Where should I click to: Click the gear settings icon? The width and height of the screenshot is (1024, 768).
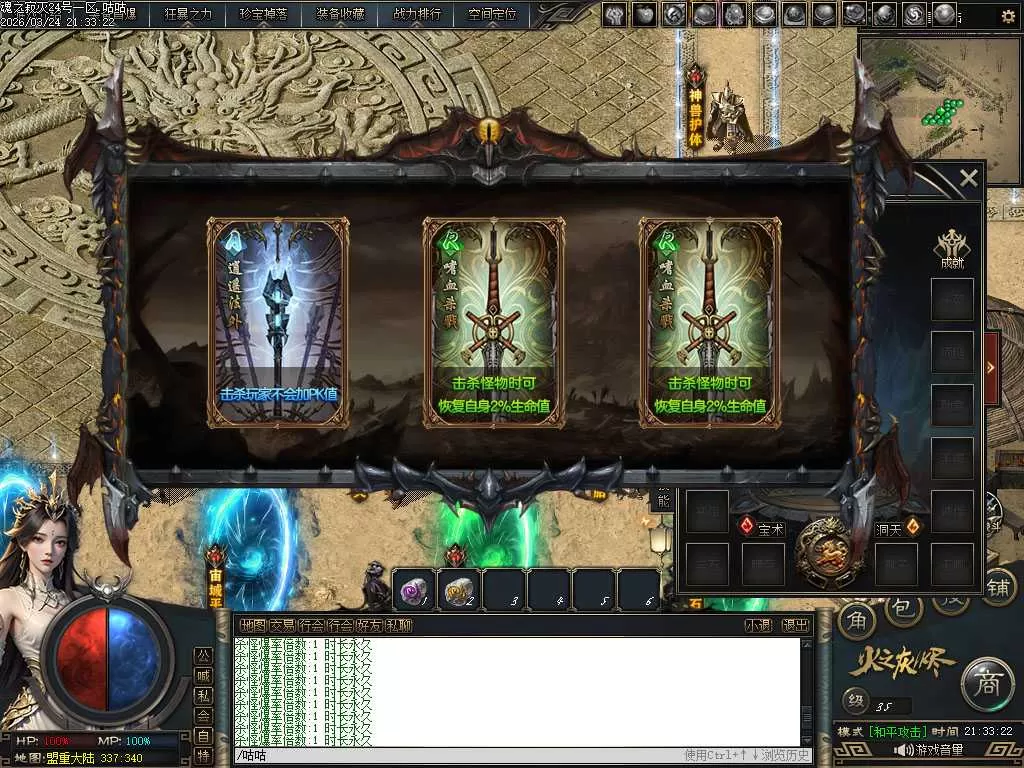[1008, 16]
